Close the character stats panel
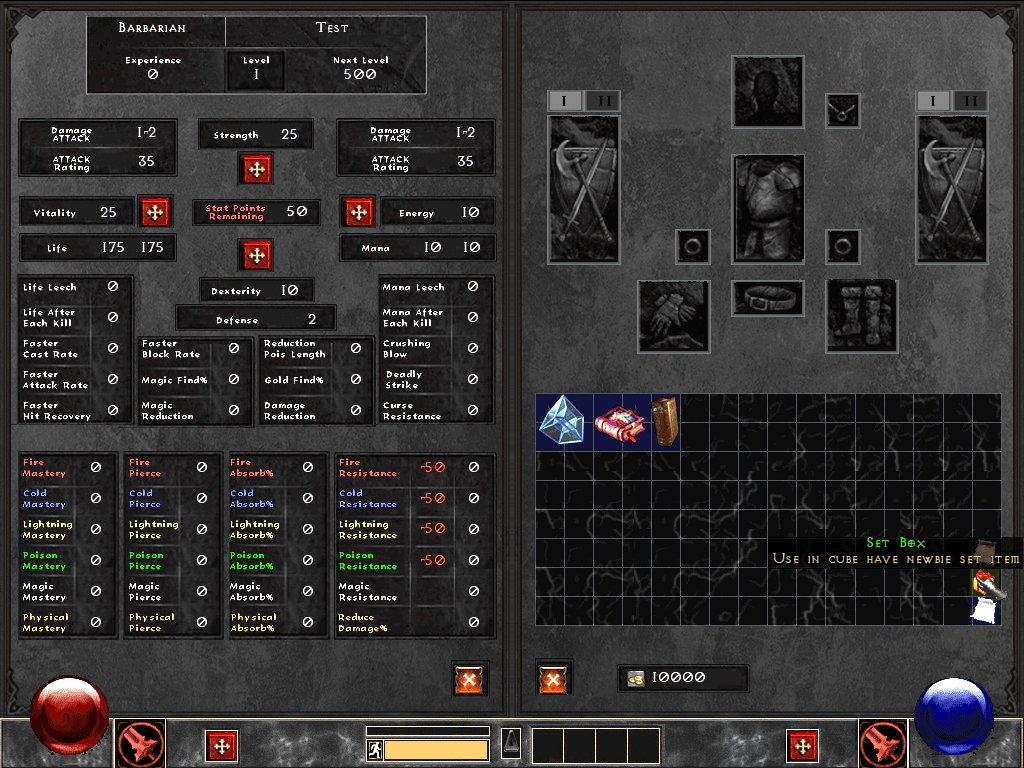1024x768 pixels. click(468, 679)
